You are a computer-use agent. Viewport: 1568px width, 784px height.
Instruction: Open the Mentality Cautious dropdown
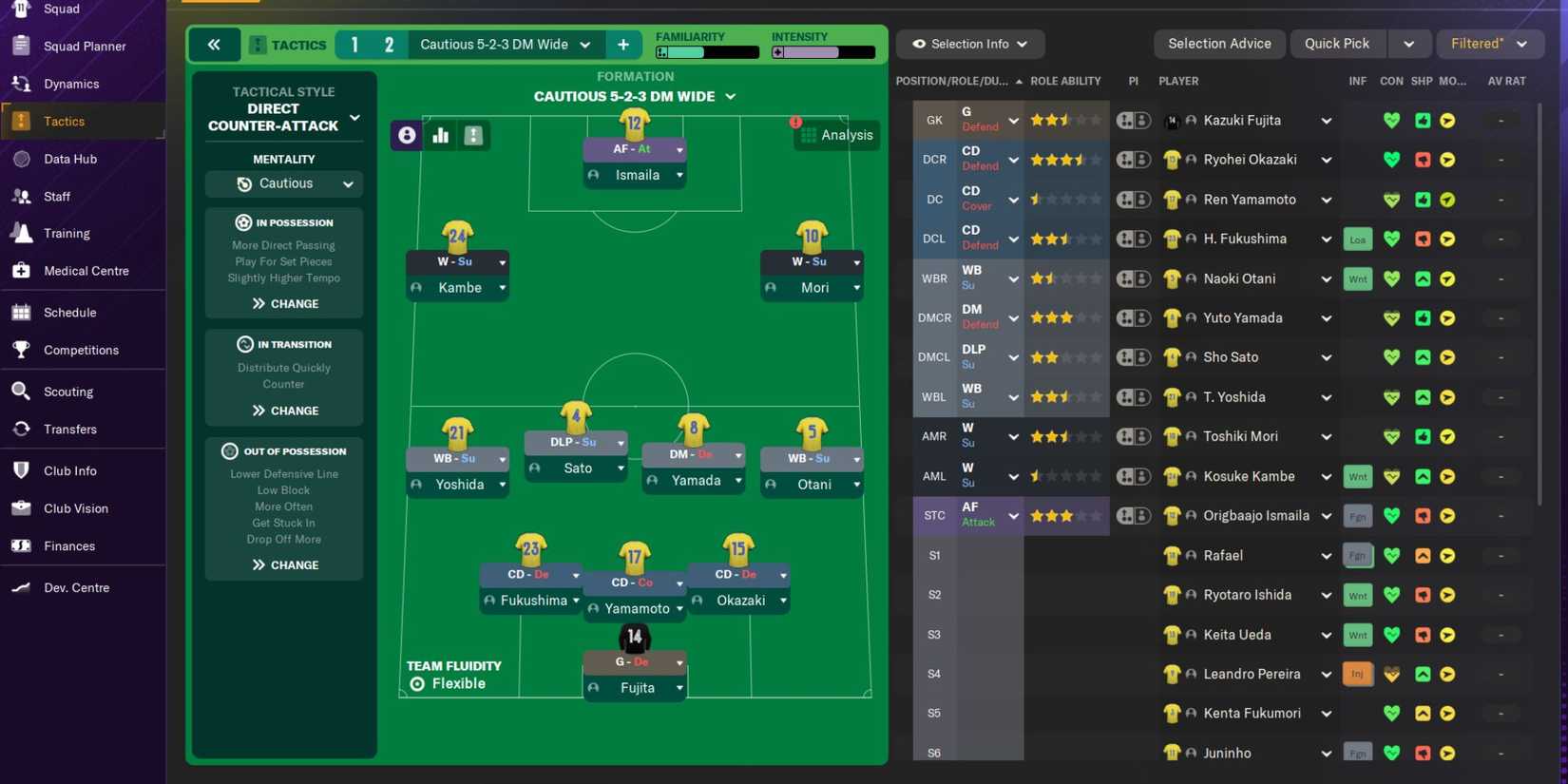coord(284,183)
